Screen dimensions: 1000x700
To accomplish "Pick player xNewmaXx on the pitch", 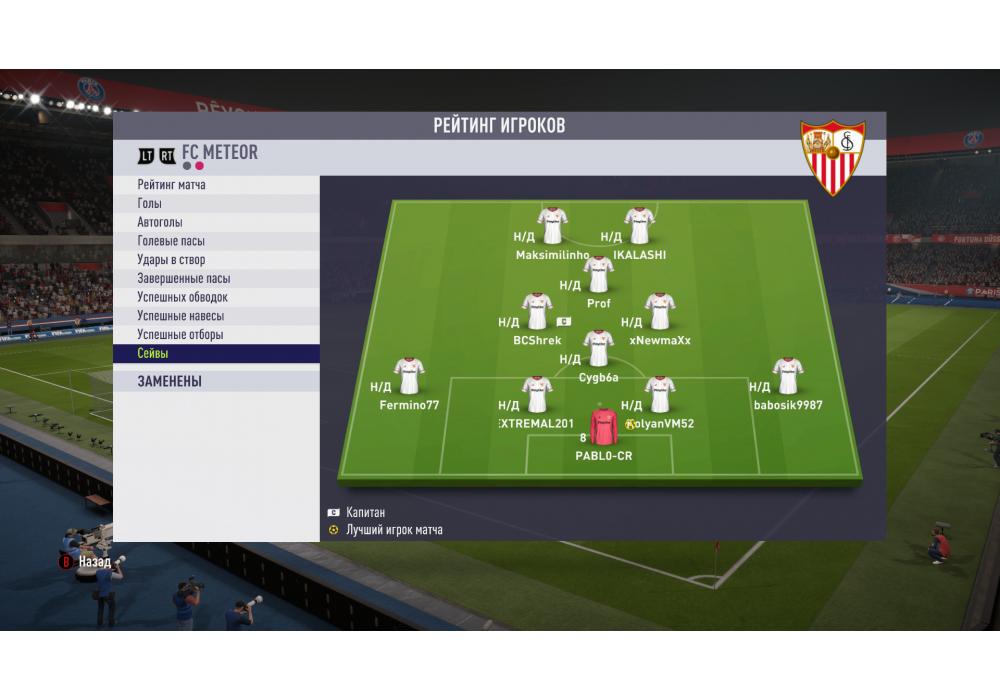I will coord(659,312).
